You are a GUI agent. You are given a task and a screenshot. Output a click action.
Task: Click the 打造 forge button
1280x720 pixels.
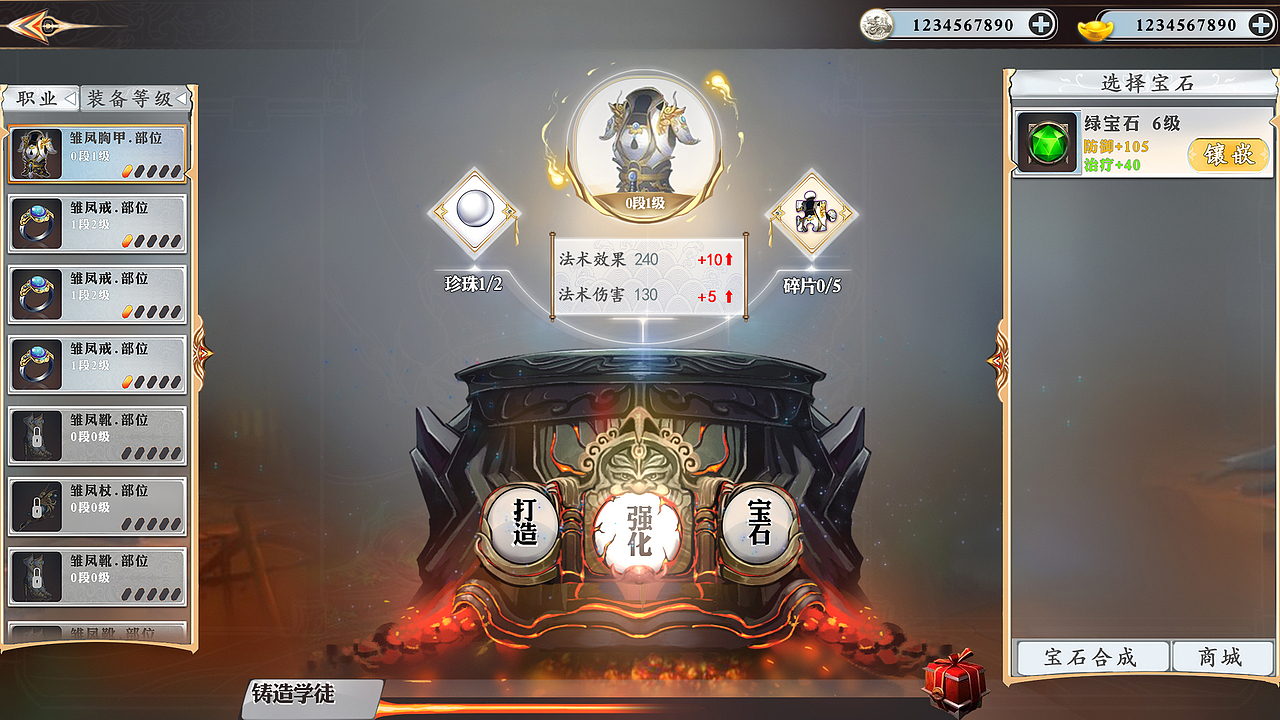524,525
